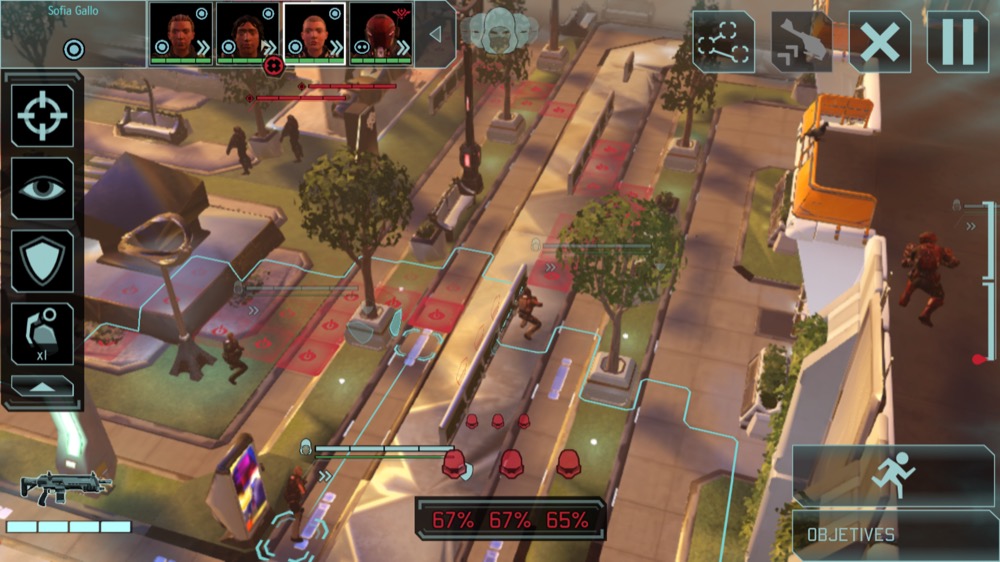This screenshot has width=1000, height=562.
Task: Activate the crosshair fire weapon ability
Action: click(42, 116)
